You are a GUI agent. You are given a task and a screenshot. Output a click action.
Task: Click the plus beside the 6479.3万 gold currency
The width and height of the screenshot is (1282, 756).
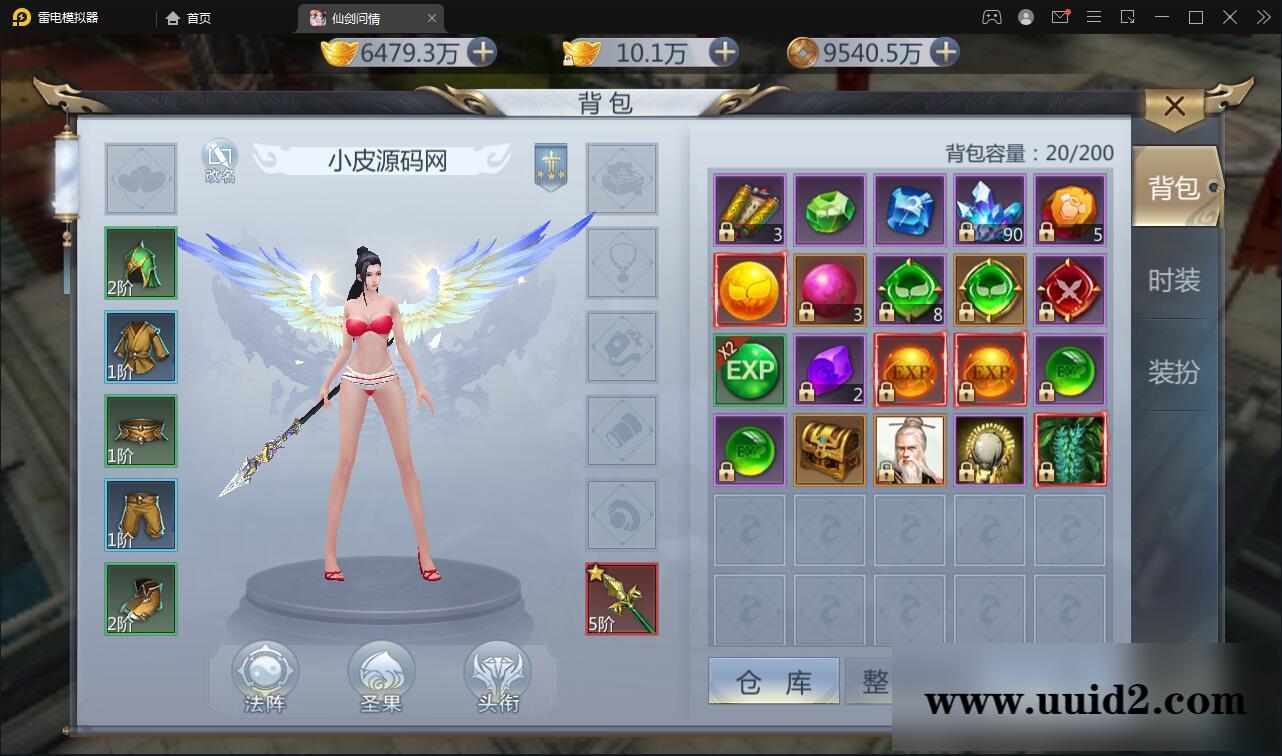[x=483, y=53]
